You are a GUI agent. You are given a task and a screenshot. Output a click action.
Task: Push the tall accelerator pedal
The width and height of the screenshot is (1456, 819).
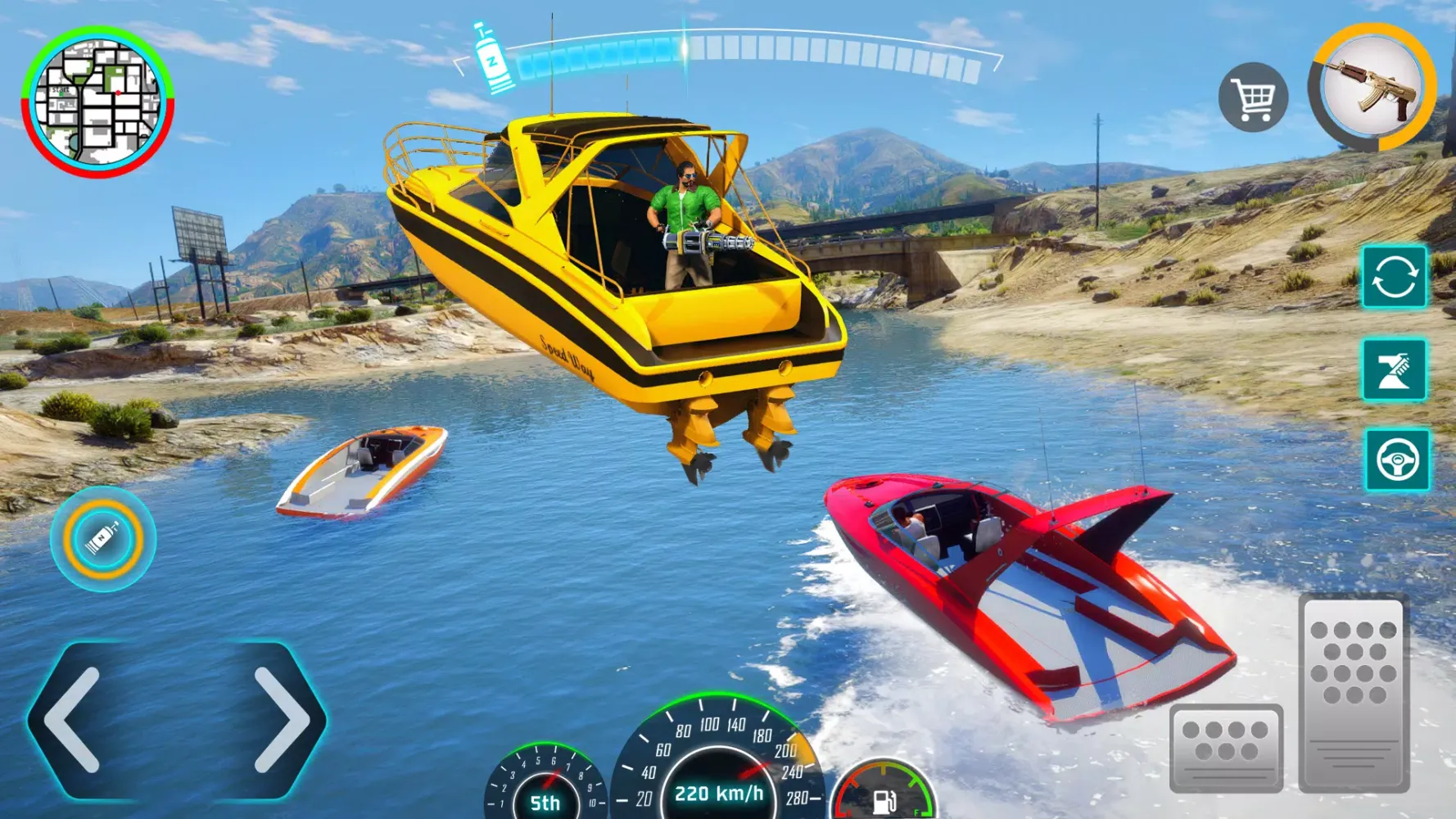1354,694
